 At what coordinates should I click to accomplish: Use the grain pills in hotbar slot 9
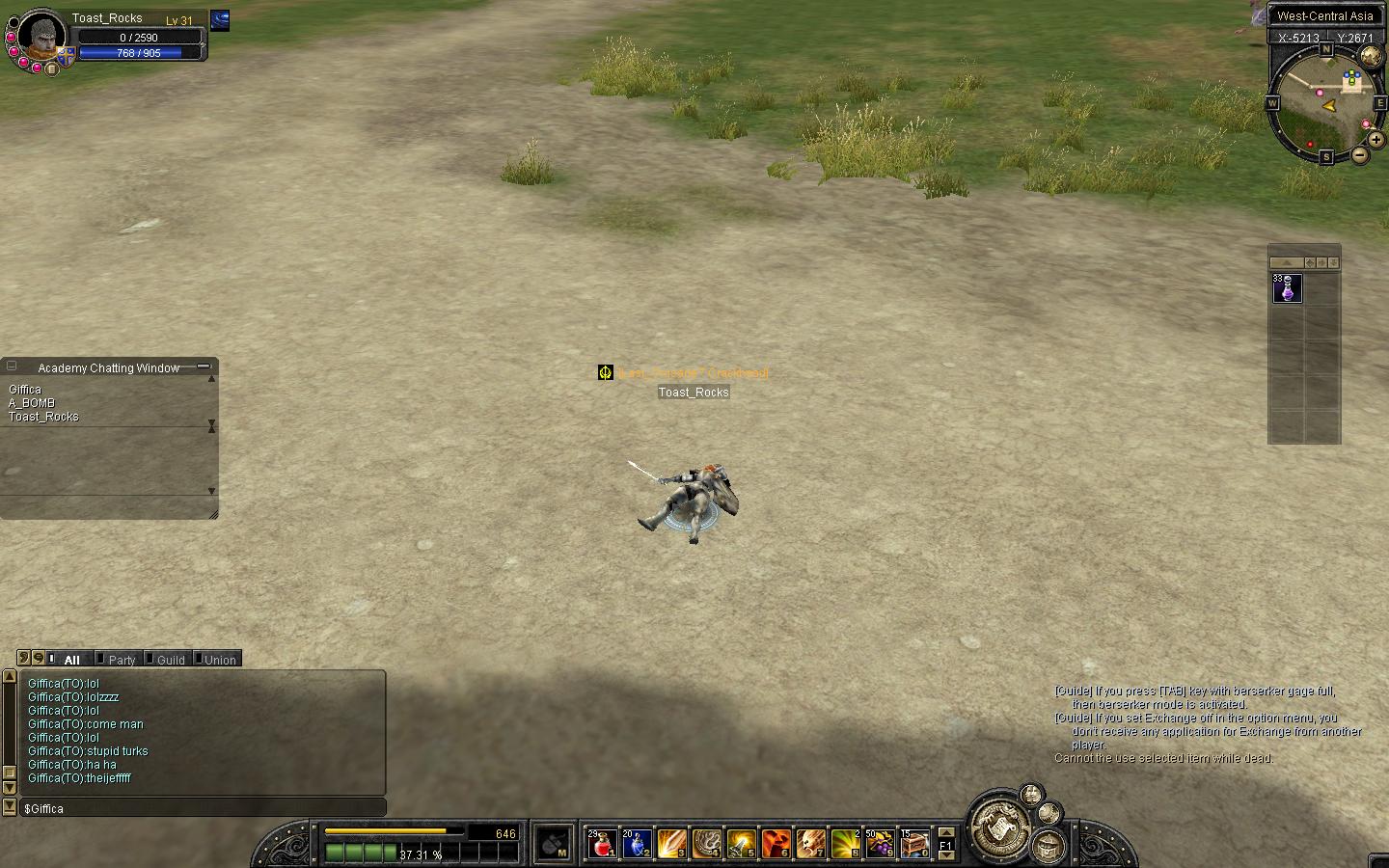pyautogui.click(x=882, y=844)
